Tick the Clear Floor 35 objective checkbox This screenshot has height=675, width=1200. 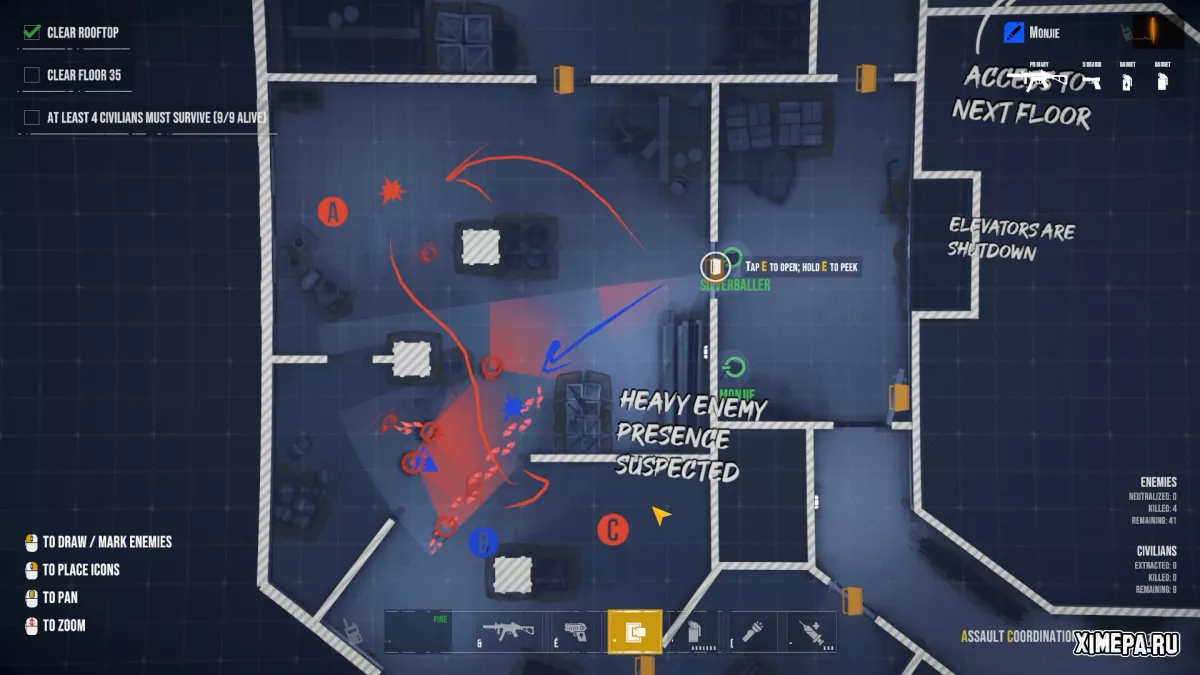tap(32, 75)
